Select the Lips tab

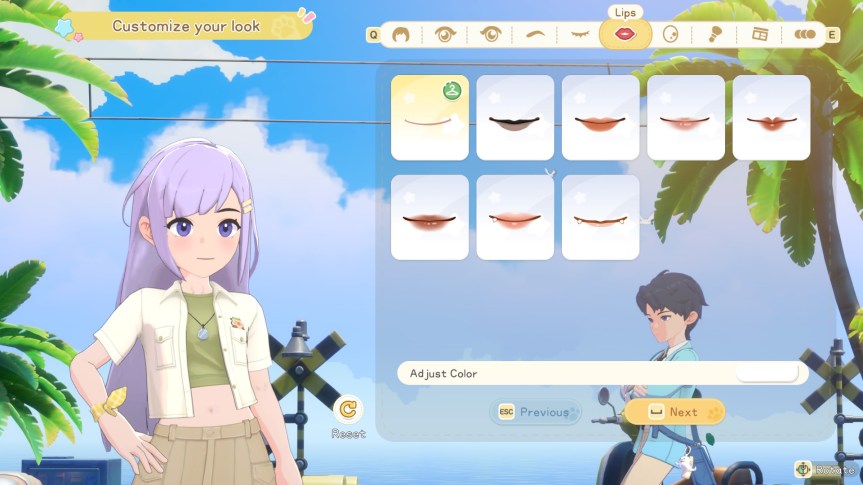click(625, 35)
